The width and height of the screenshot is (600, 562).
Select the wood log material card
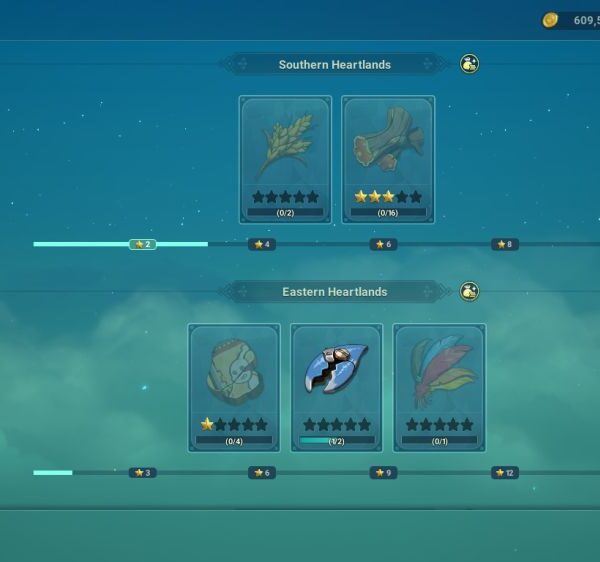tap(388, 158)
